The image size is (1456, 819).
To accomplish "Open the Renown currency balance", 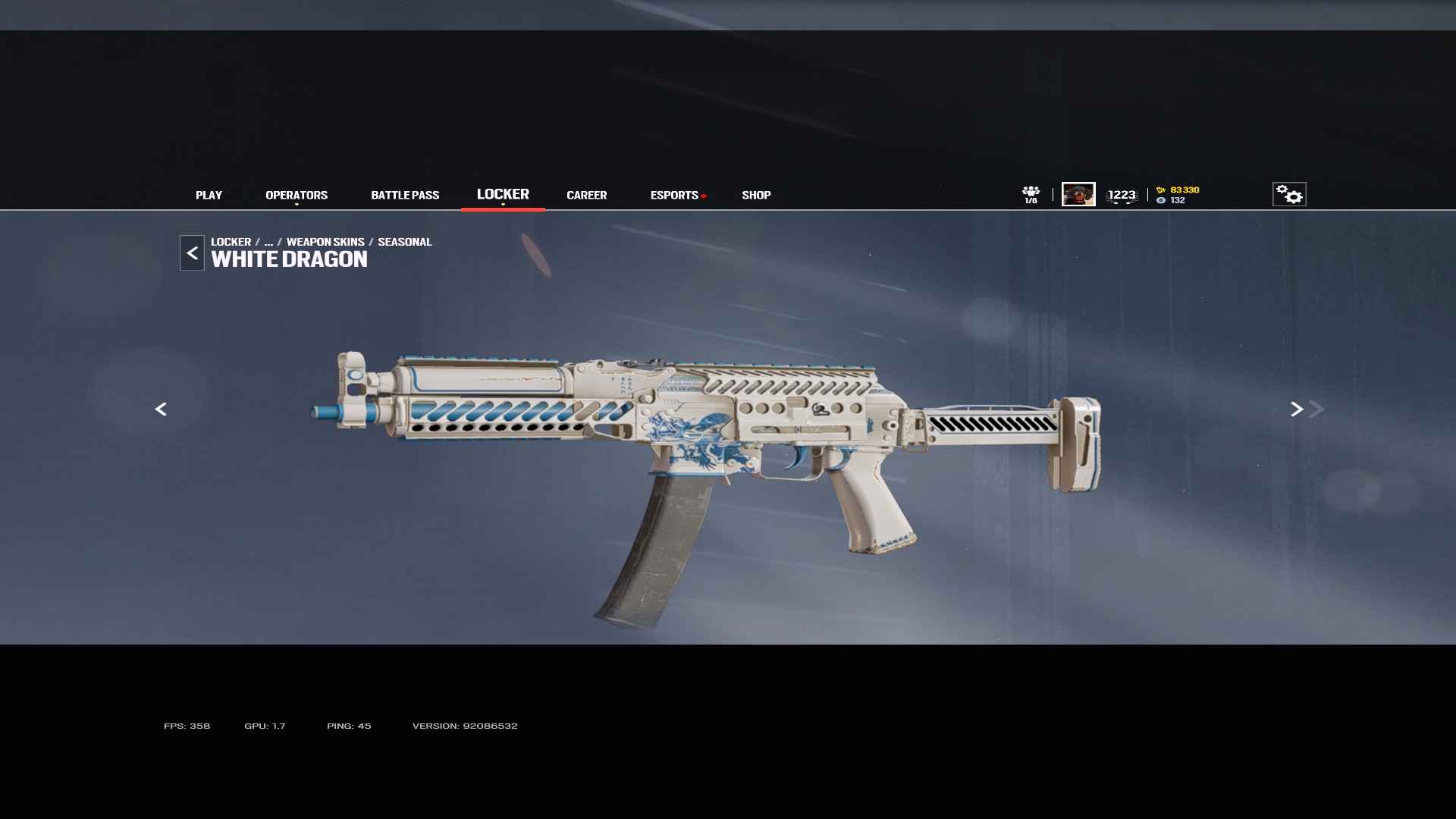I will tap(1178, 190).
